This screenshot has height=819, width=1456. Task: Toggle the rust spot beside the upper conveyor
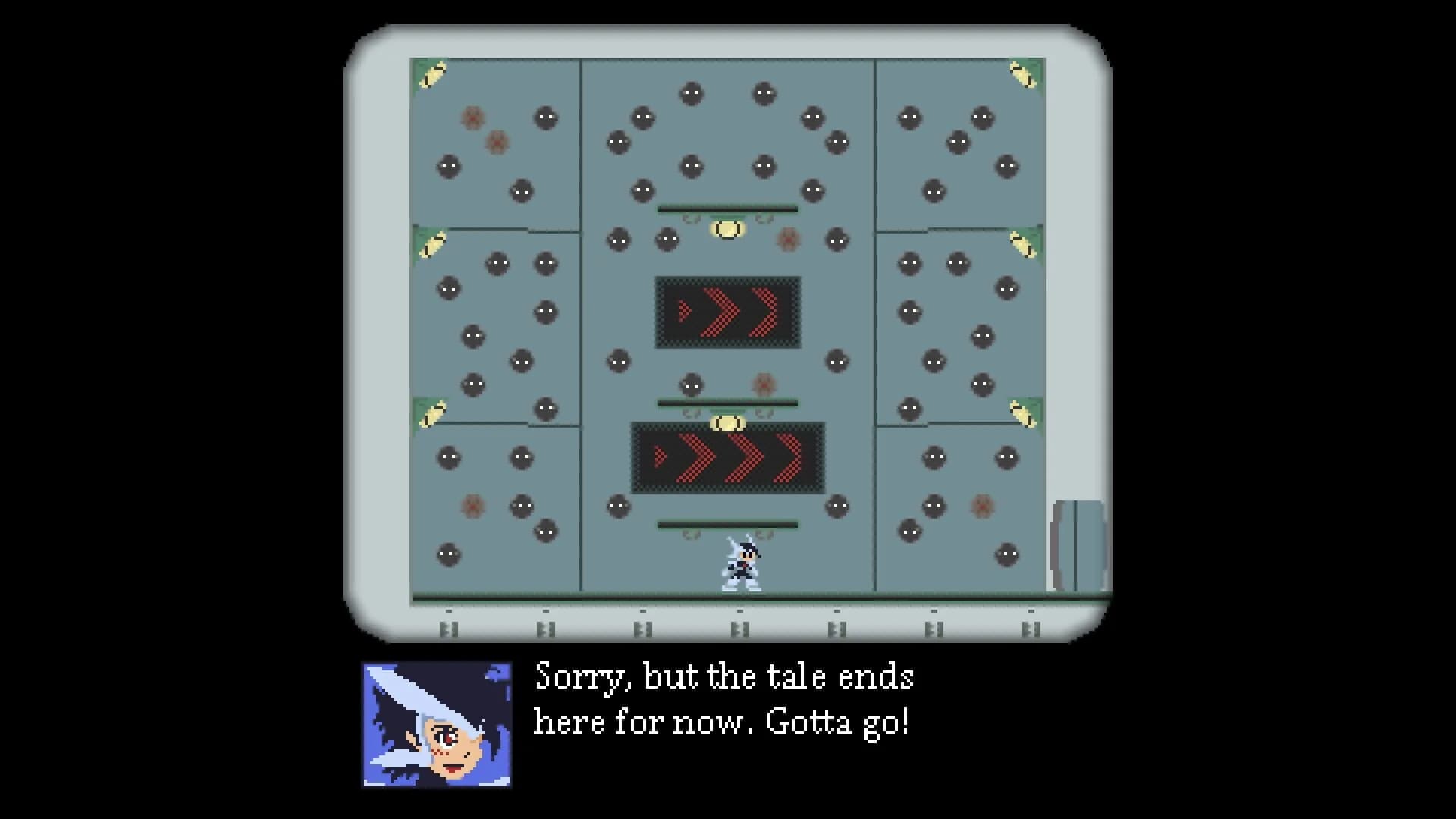(x=787, y=240)
